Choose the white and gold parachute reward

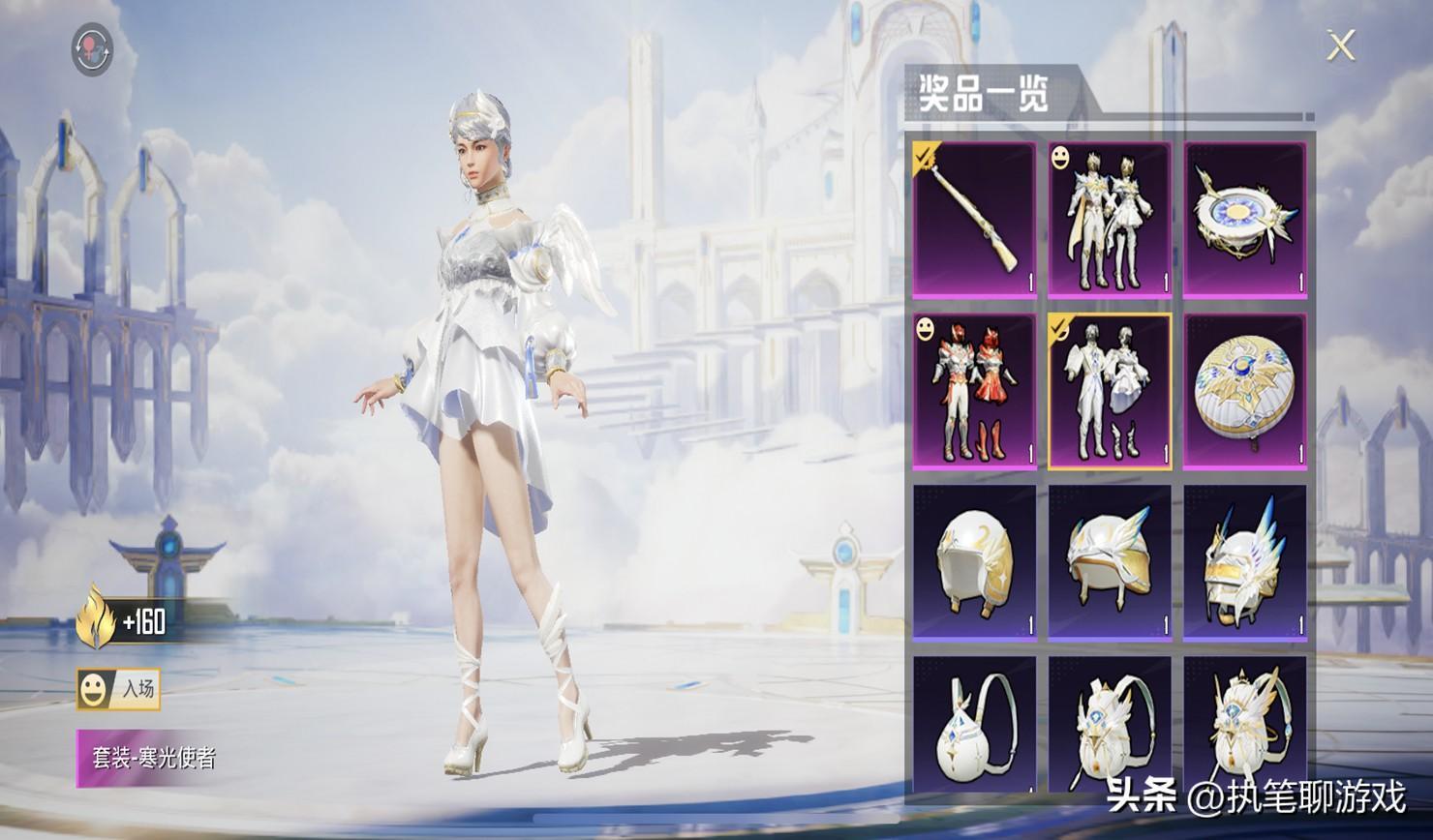tap(1245, 391)
